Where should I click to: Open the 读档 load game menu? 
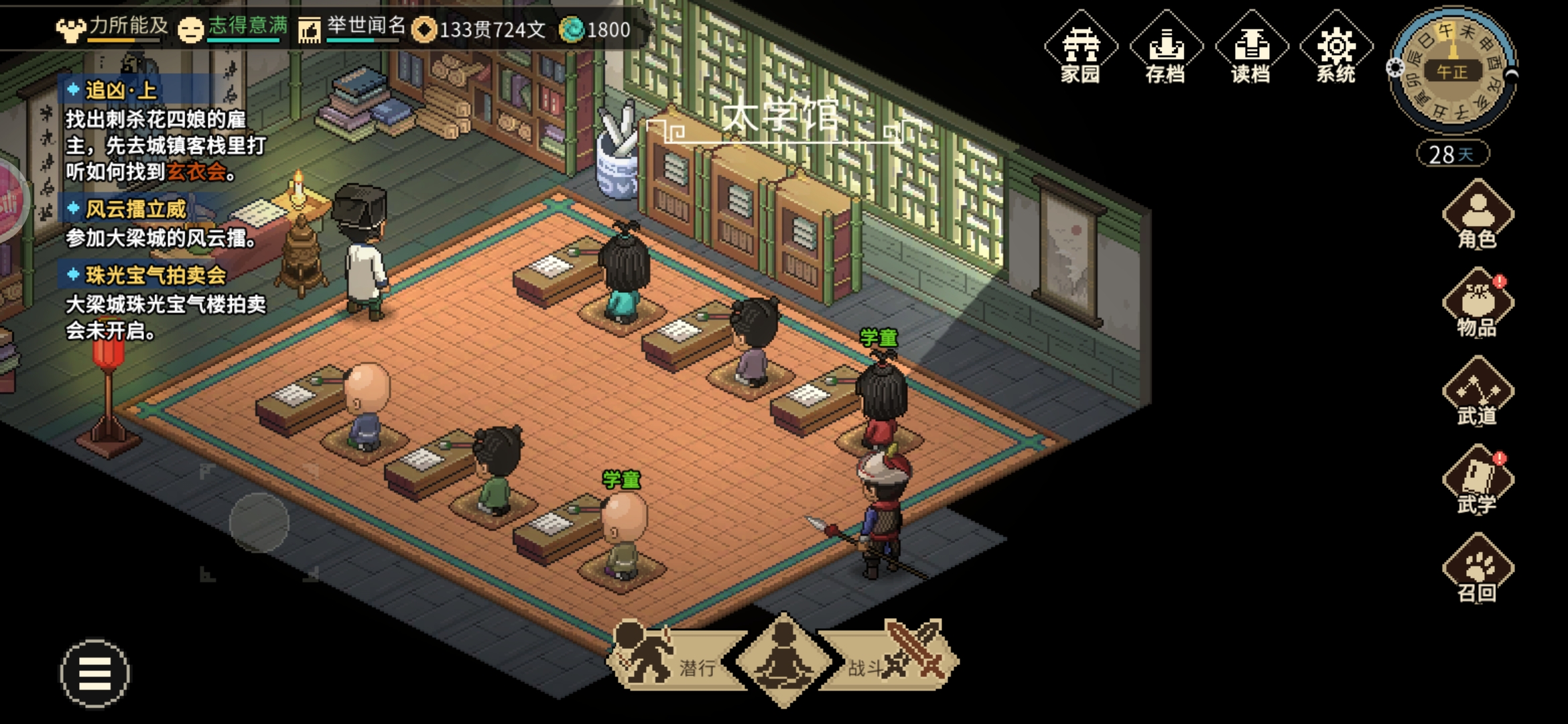tap(1251, 48)
